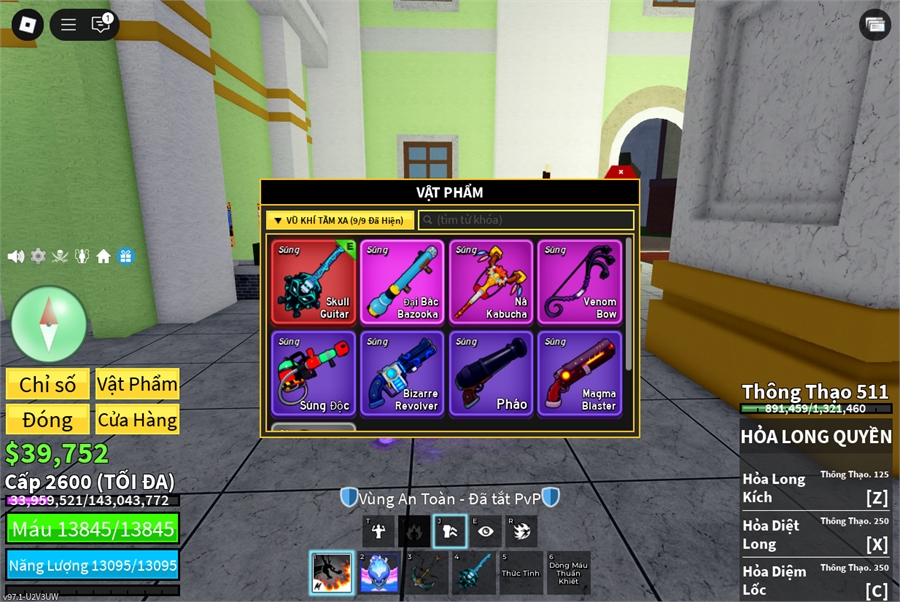The image size is (900, 602).
Task: Choose the Đại Bác Bazooka item
Action: point(401,282)
